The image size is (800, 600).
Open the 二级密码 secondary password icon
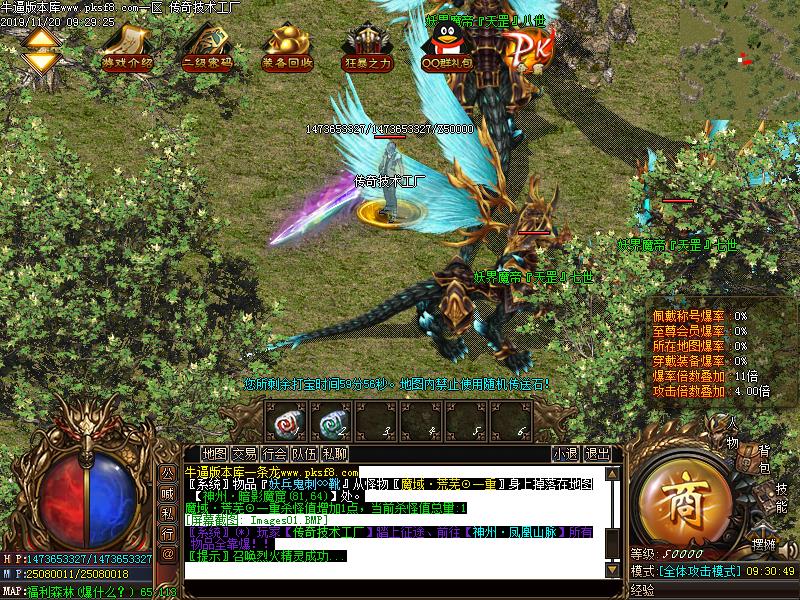tap(207, 45)
